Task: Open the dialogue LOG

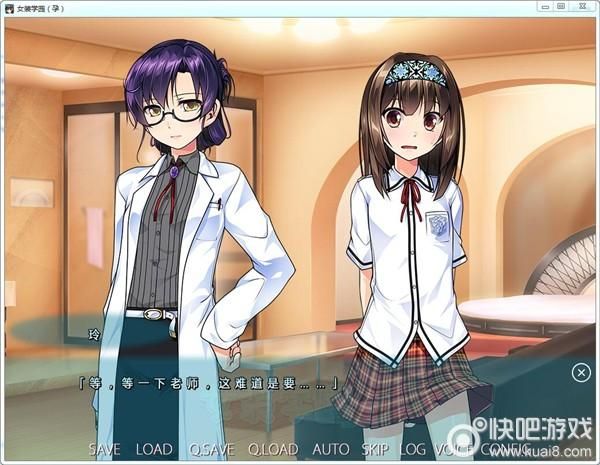Action: (413, 450)
